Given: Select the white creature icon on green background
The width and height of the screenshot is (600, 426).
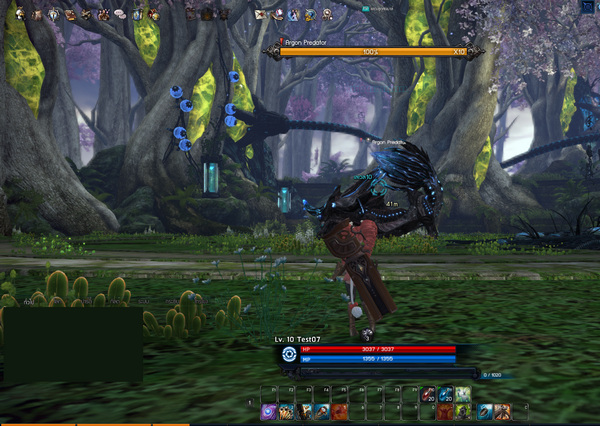Looking at the screenshot, I should point(462,394).
